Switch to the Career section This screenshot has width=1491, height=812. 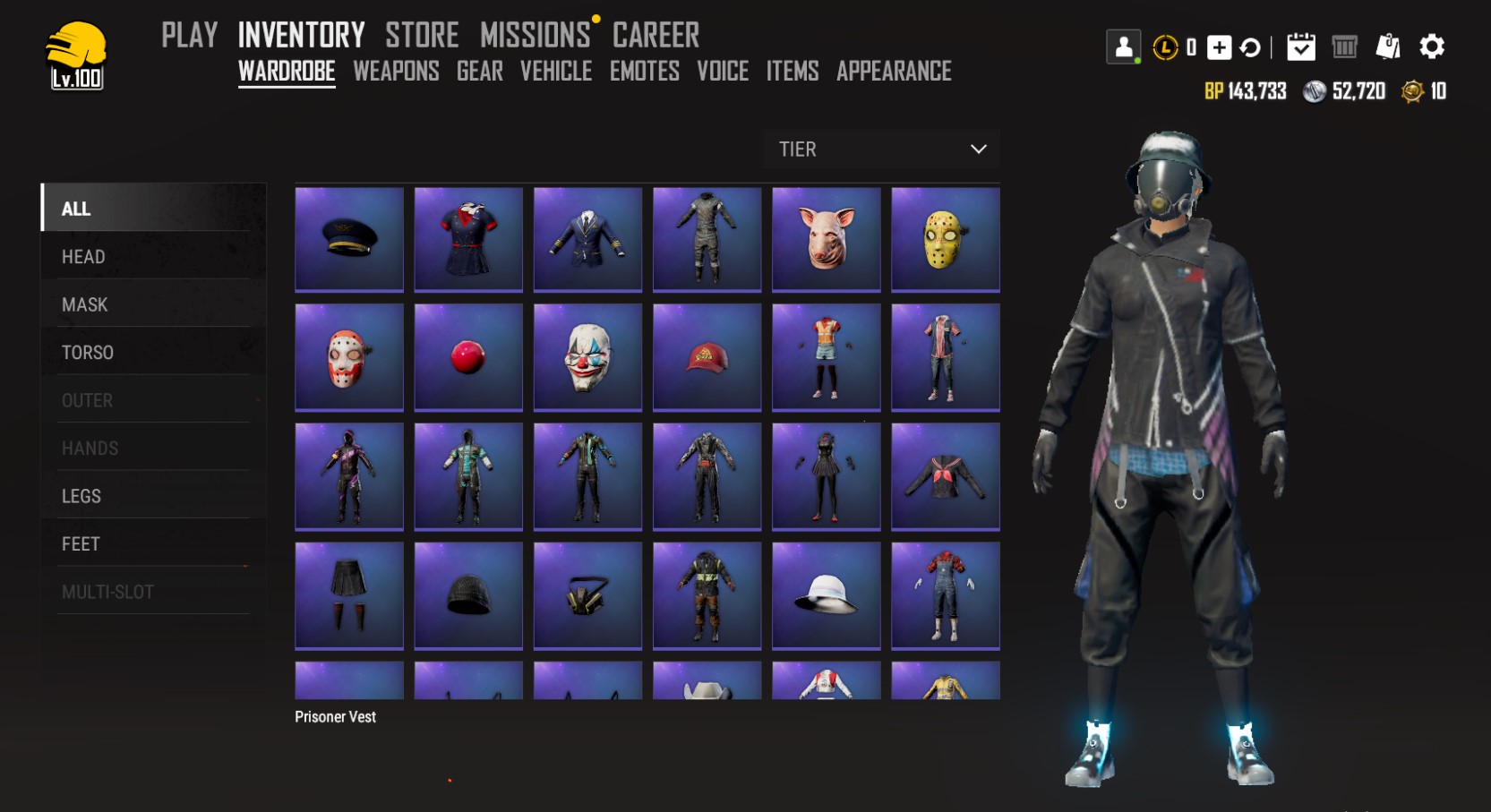656,35
